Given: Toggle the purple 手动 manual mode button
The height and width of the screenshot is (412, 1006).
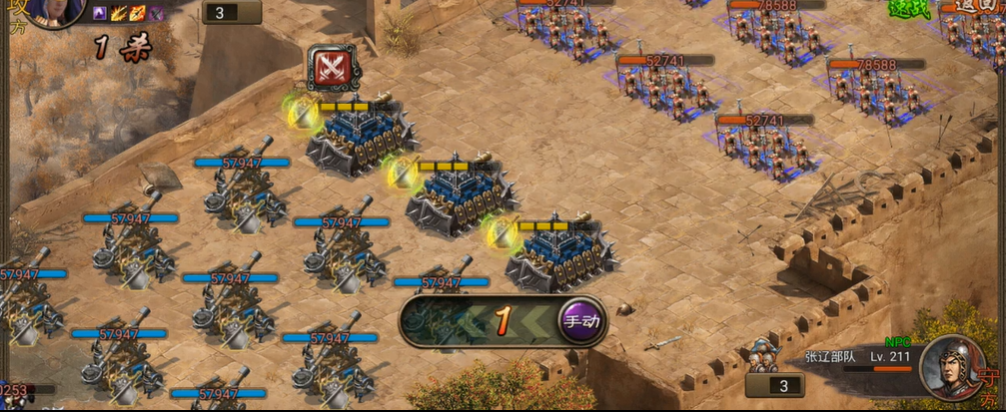Looking at the screenshot, I should [x=581, y=321].
